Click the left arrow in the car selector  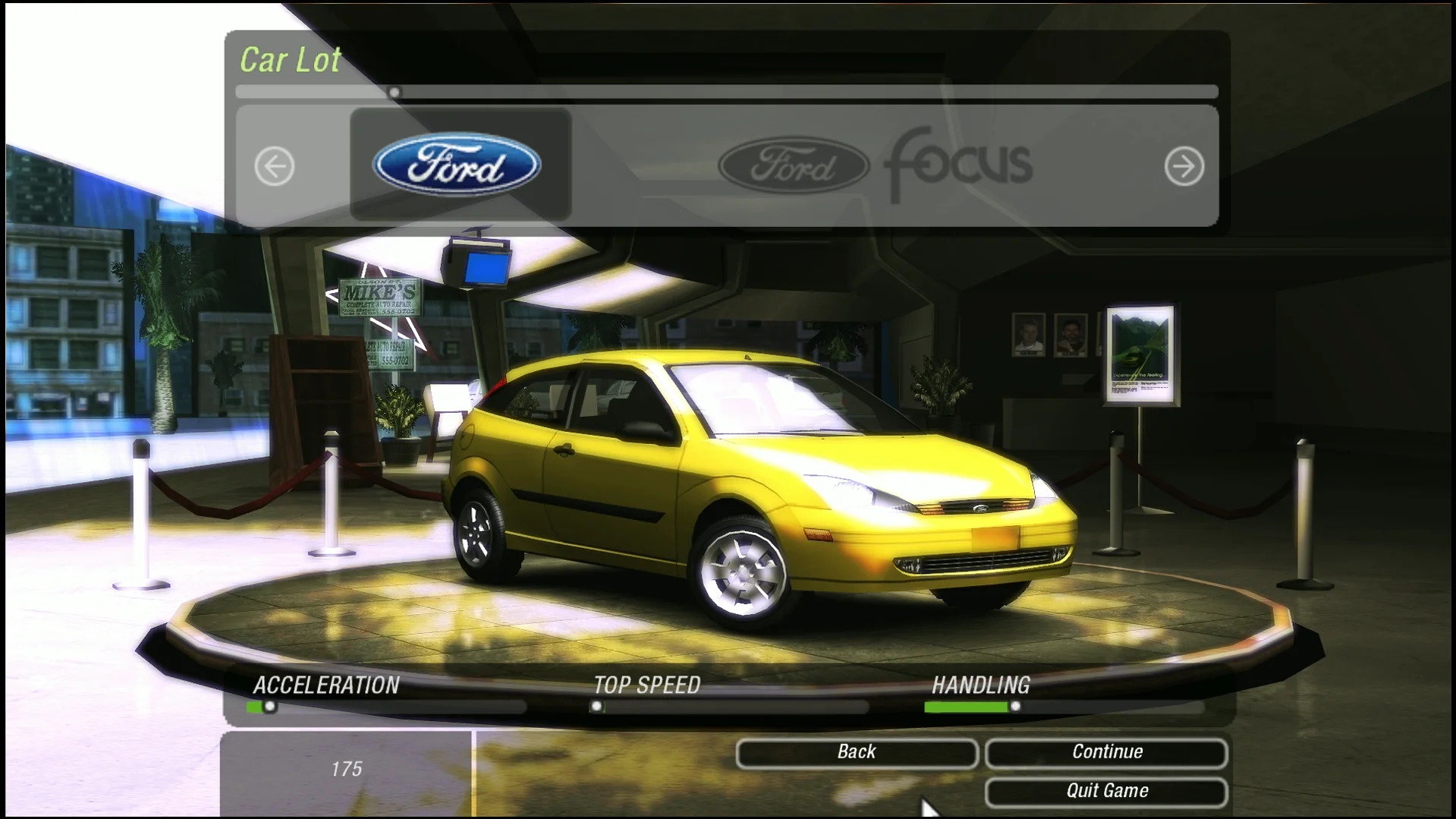(x=274, y=166)
